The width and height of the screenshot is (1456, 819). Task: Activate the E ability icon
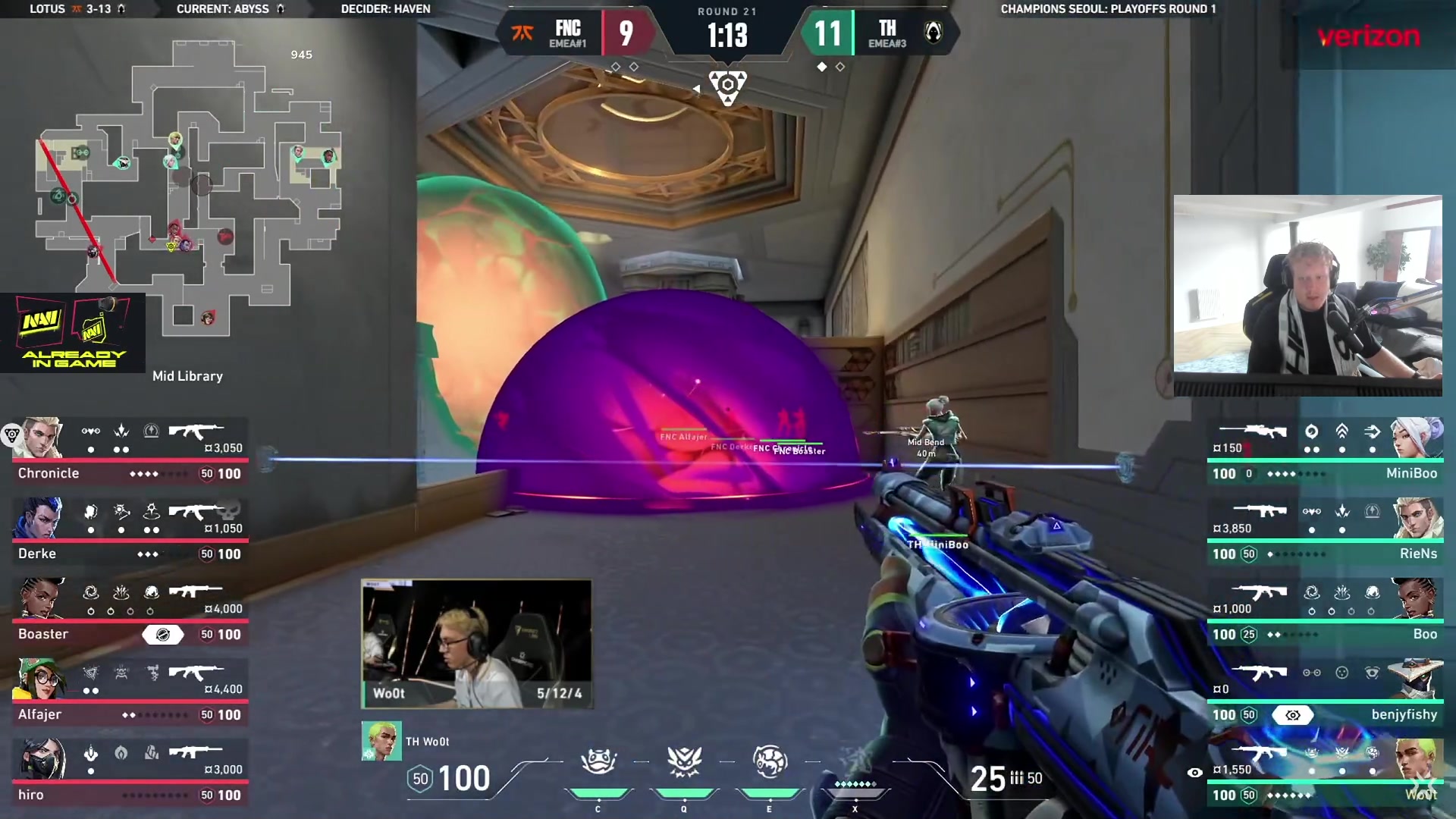[770, 763]
